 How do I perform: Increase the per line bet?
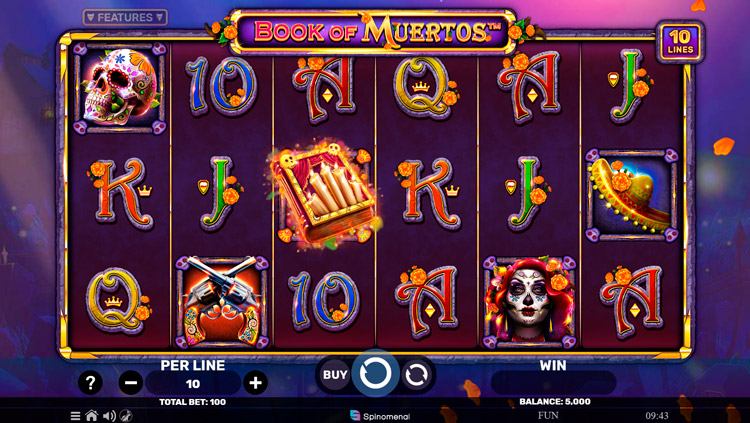[256, 383]
